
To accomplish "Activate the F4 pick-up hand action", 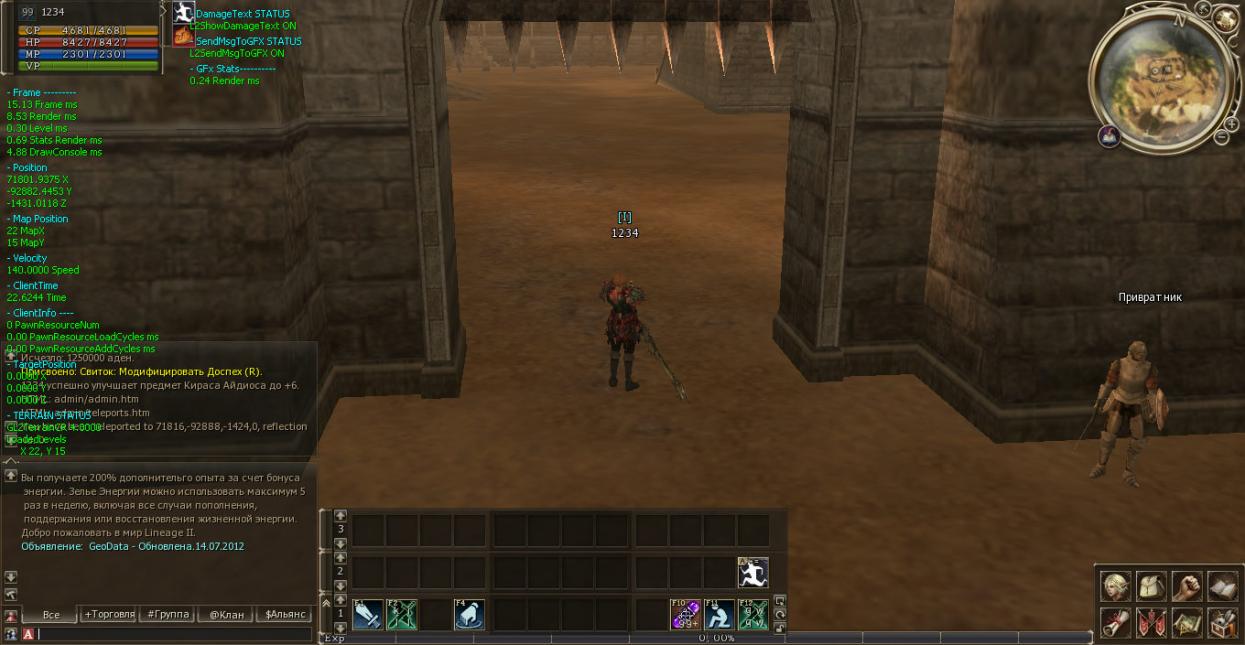I will coord(469,615).
